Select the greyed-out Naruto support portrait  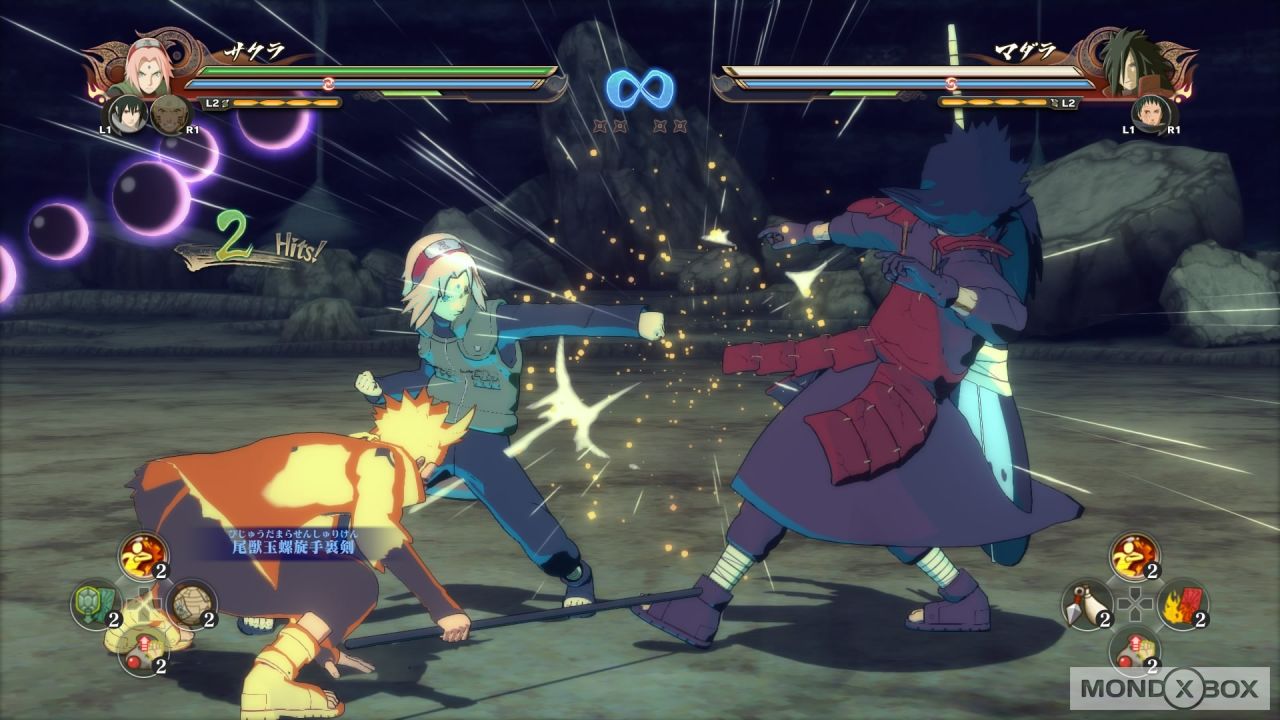(x=168, y=115)
